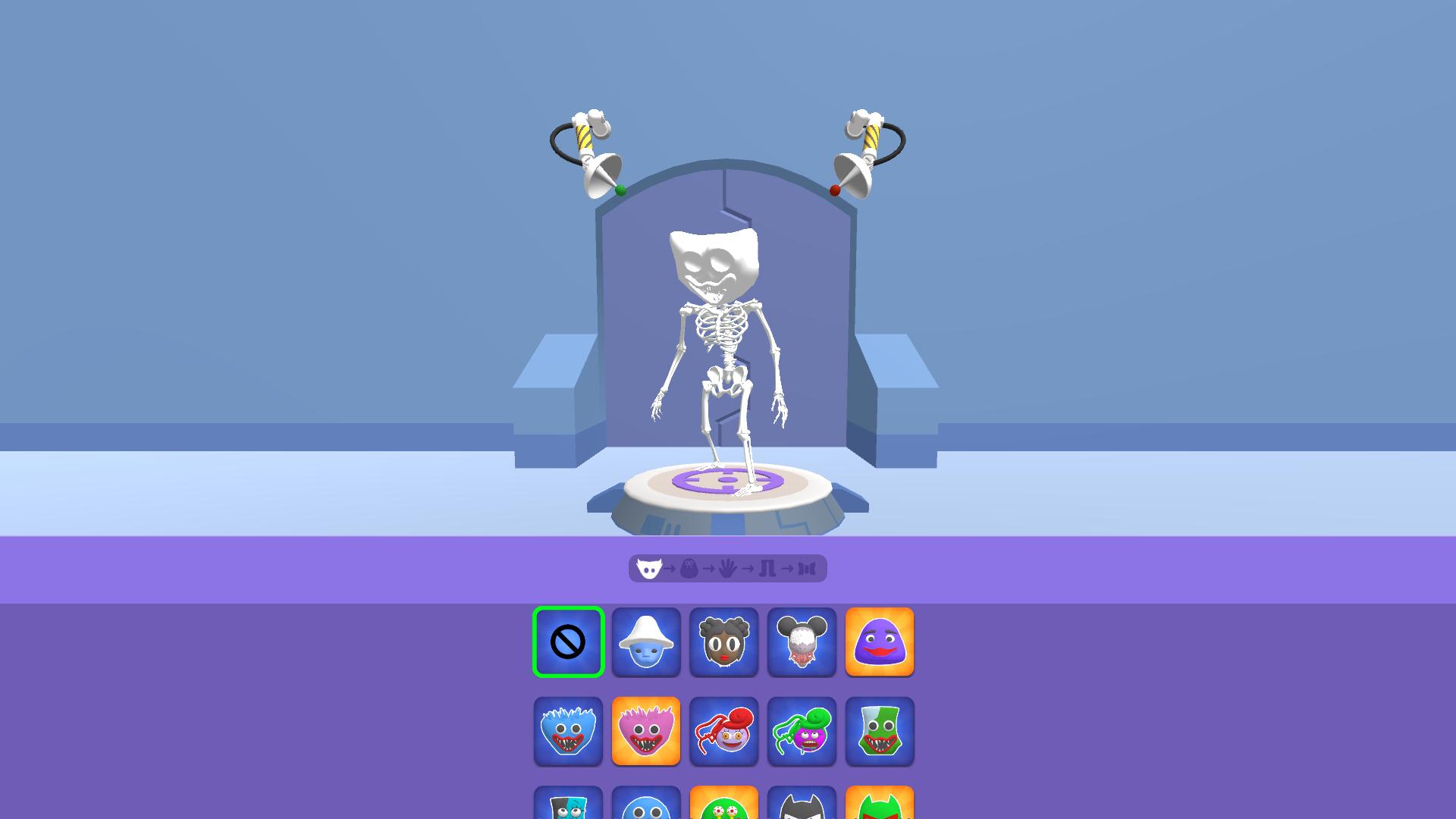Select the blue Huggy Wuggy face

click(x=568, y=733)
